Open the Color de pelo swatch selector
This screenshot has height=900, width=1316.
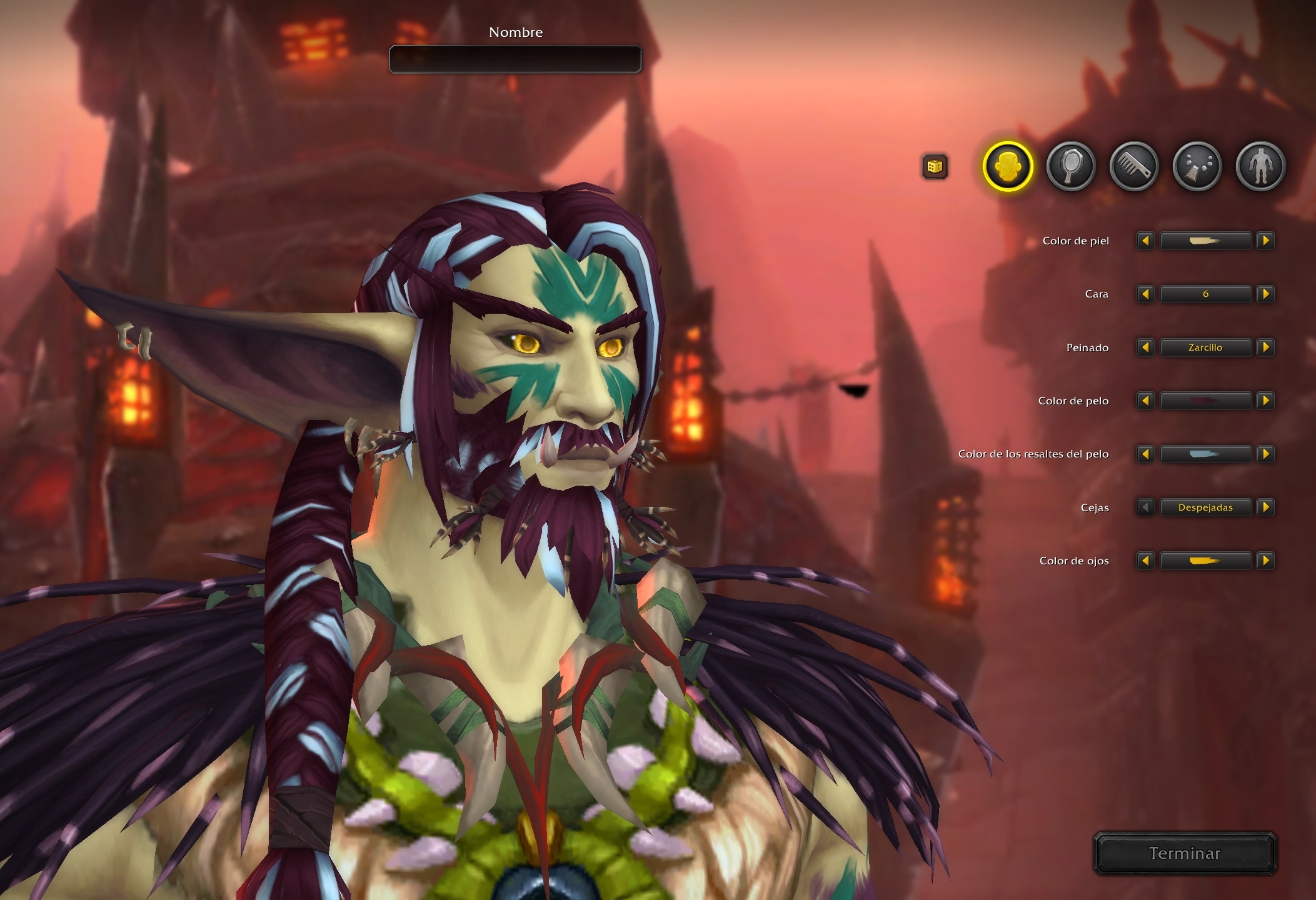click(1205, 401)
